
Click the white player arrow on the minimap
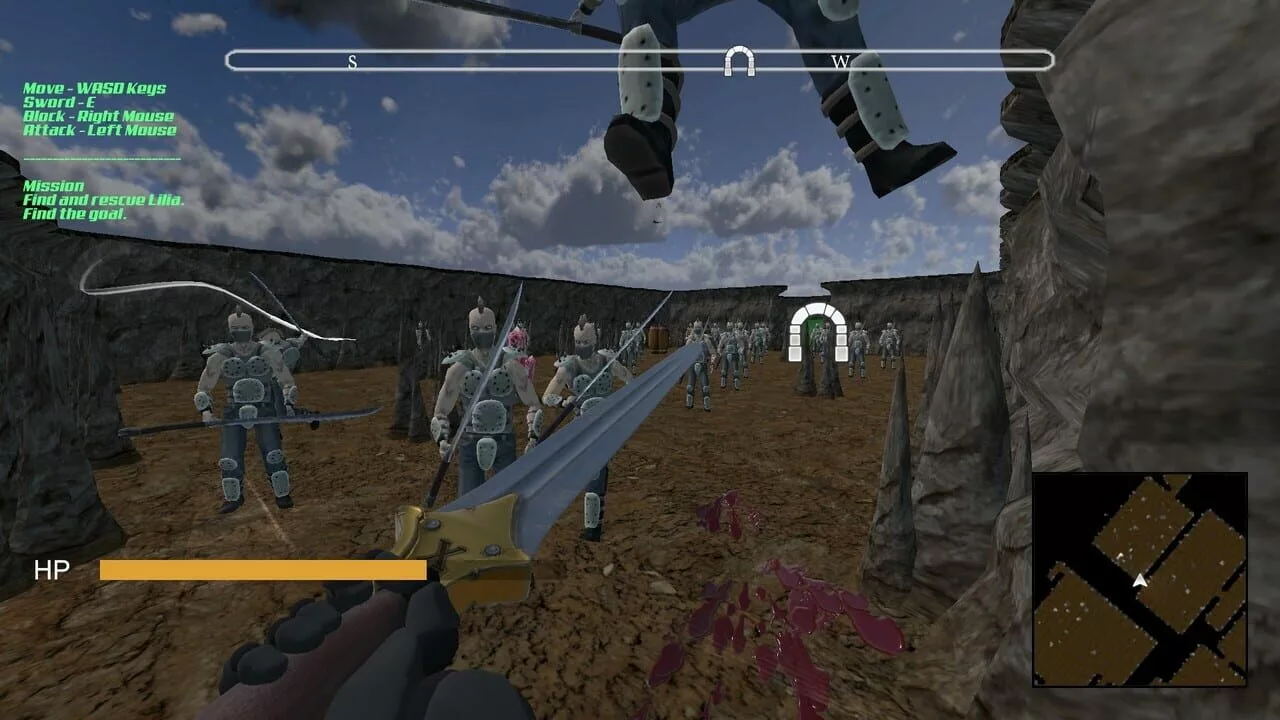tap(1139, 579)
